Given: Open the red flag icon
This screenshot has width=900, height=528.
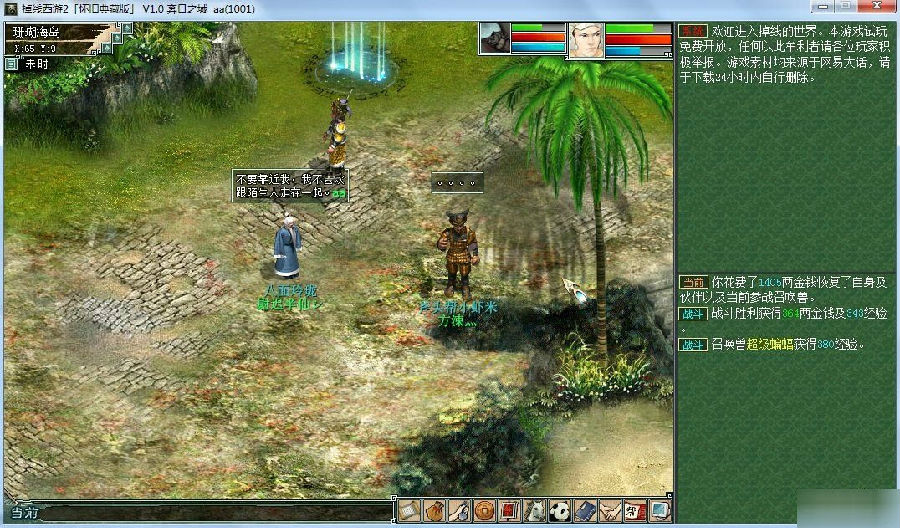Looking at the screenshot, I should (x=510, y=510).
